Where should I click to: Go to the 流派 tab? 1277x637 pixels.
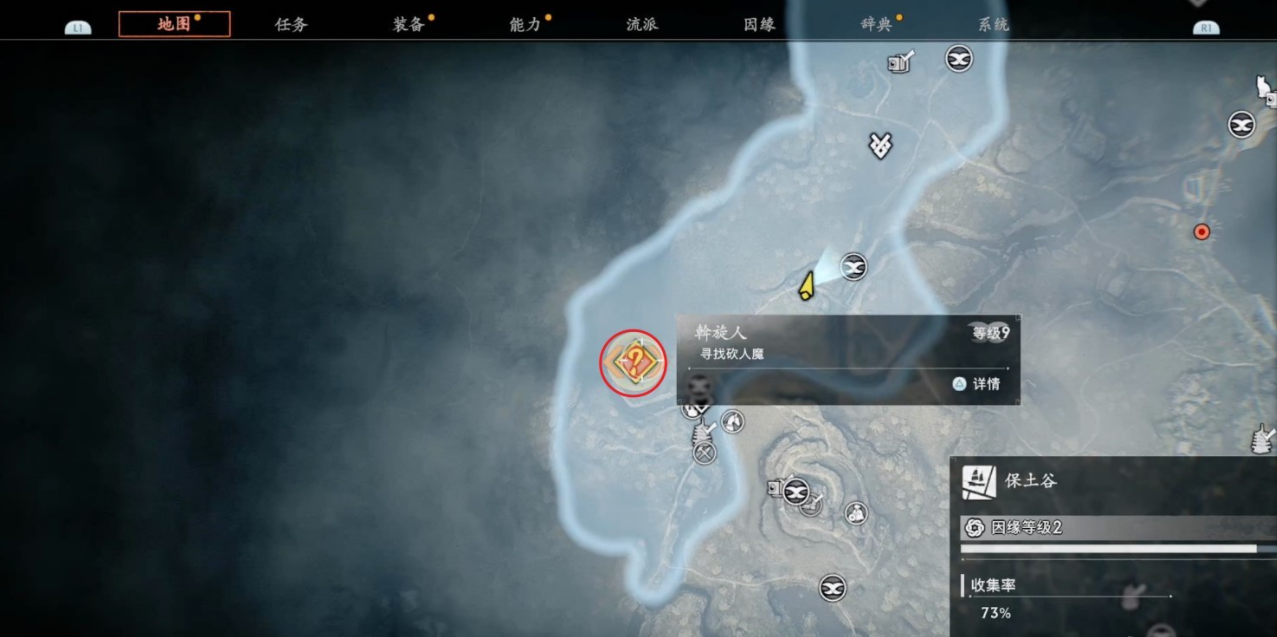pos(642,24)
